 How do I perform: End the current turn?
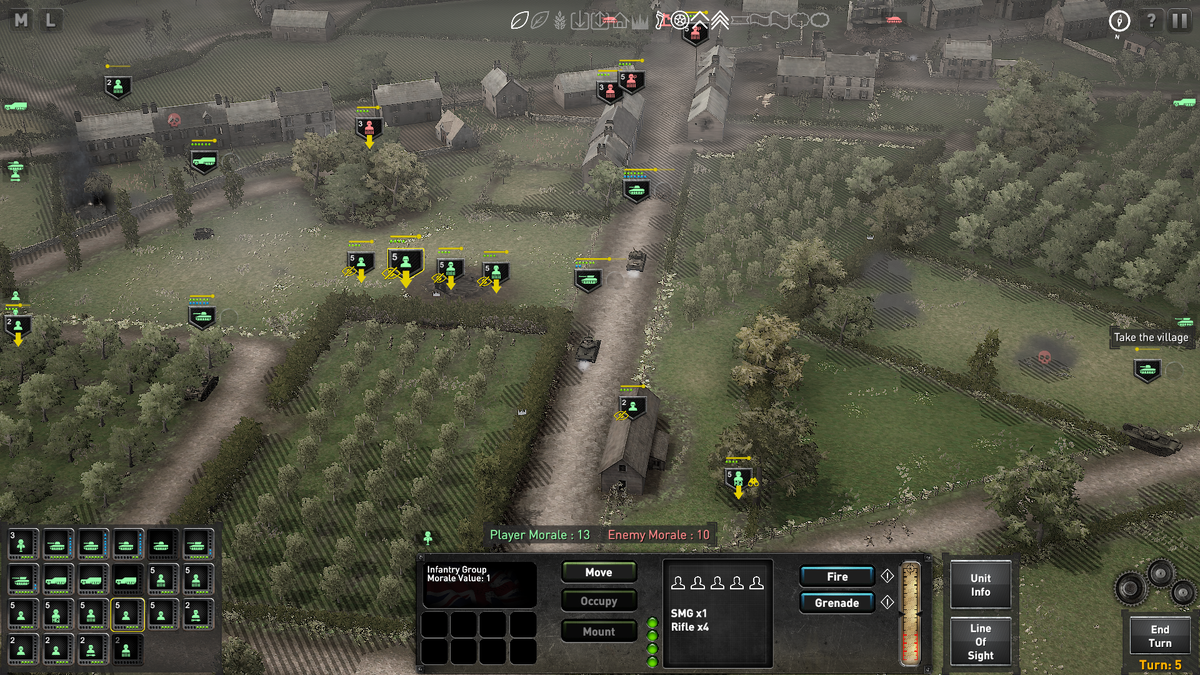click(x=1159, y=636)
